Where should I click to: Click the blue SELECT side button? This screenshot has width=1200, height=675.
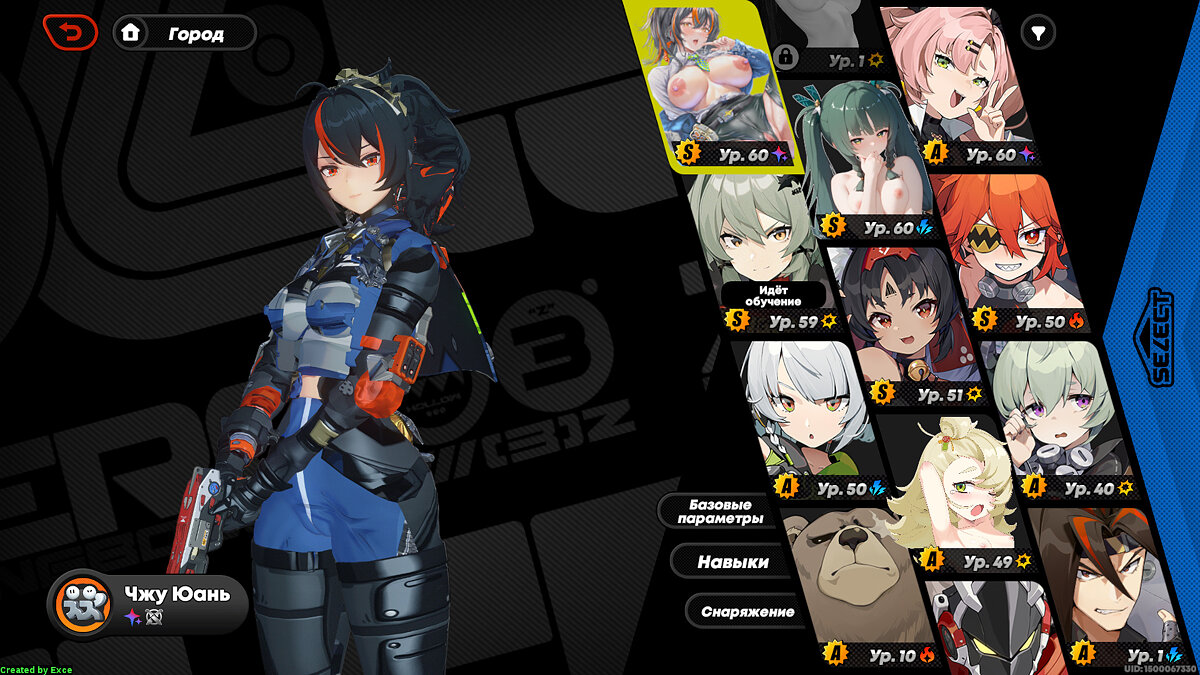coord(1160,337)
